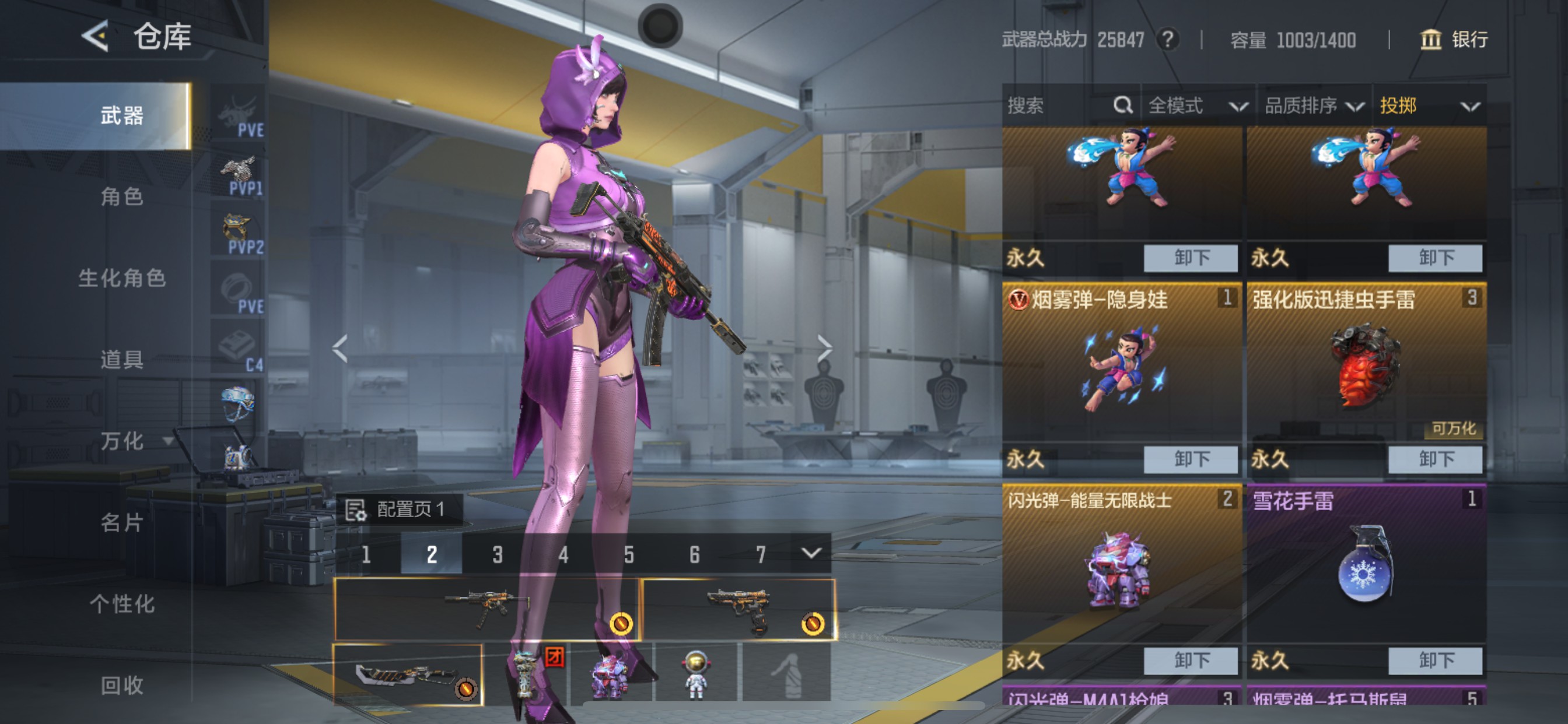
Task: Go to the 回收 recycle section
Action: click(122, 685)
